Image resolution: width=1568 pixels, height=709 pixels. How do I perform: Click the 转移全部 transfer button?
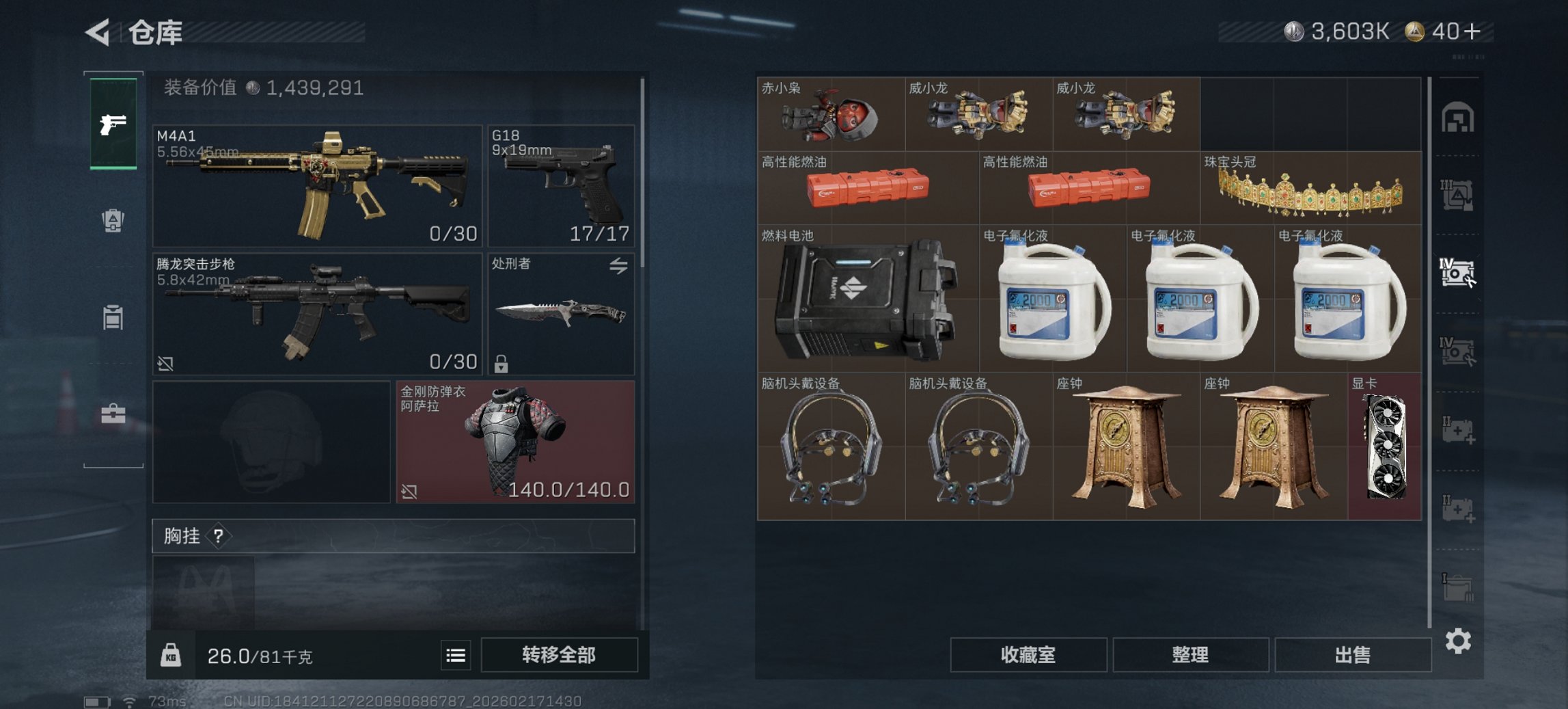point(560,655)
